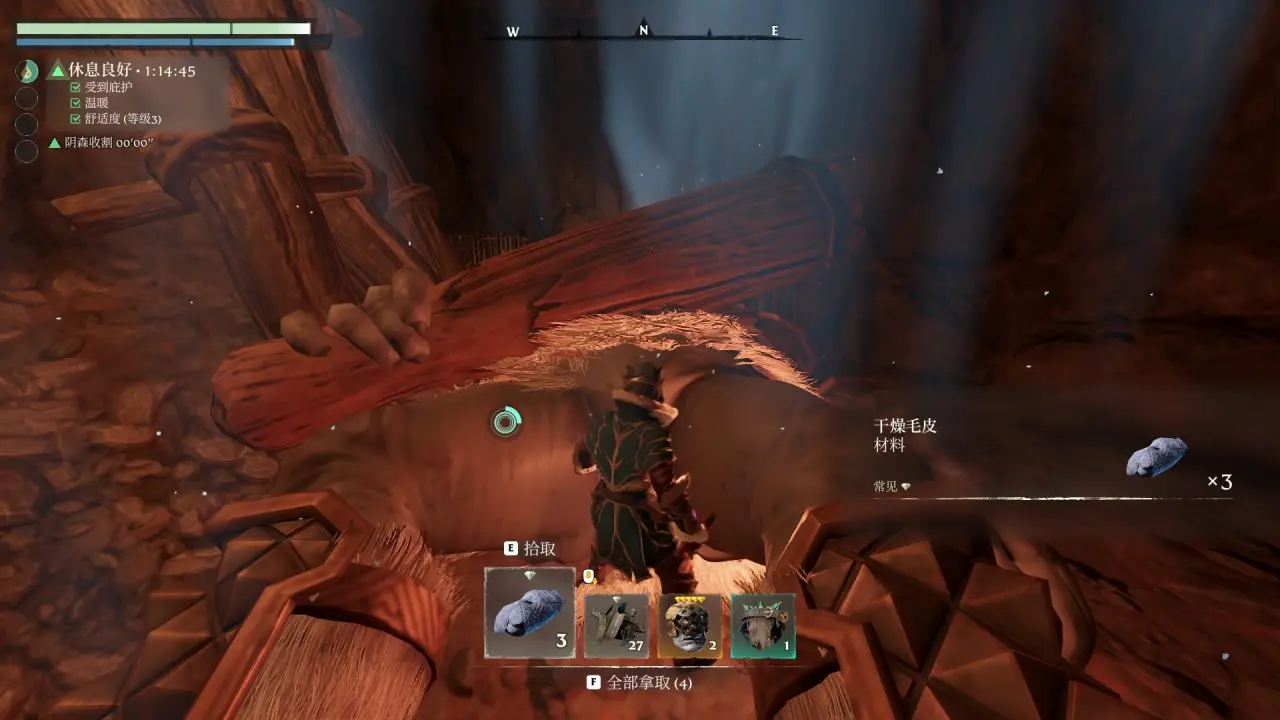Select the dried fur loot slot
The height and width of the screenshot is (720, 1280).
click(x=530, y=612)
